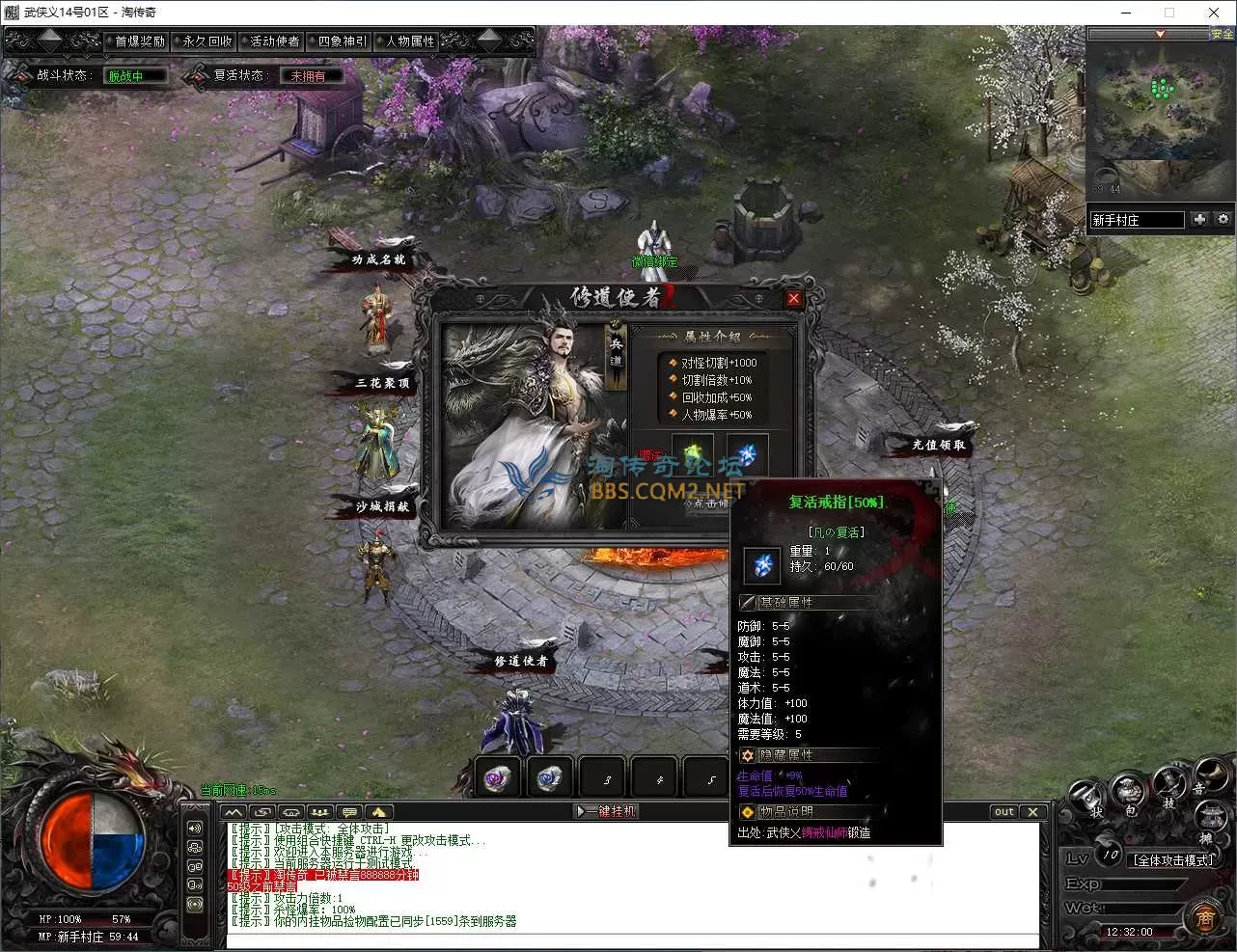Image resolution: width=1237 pixels, height=952 pixels.
Task: Select the blue revive ring item slot
Action: pos(745,454)
